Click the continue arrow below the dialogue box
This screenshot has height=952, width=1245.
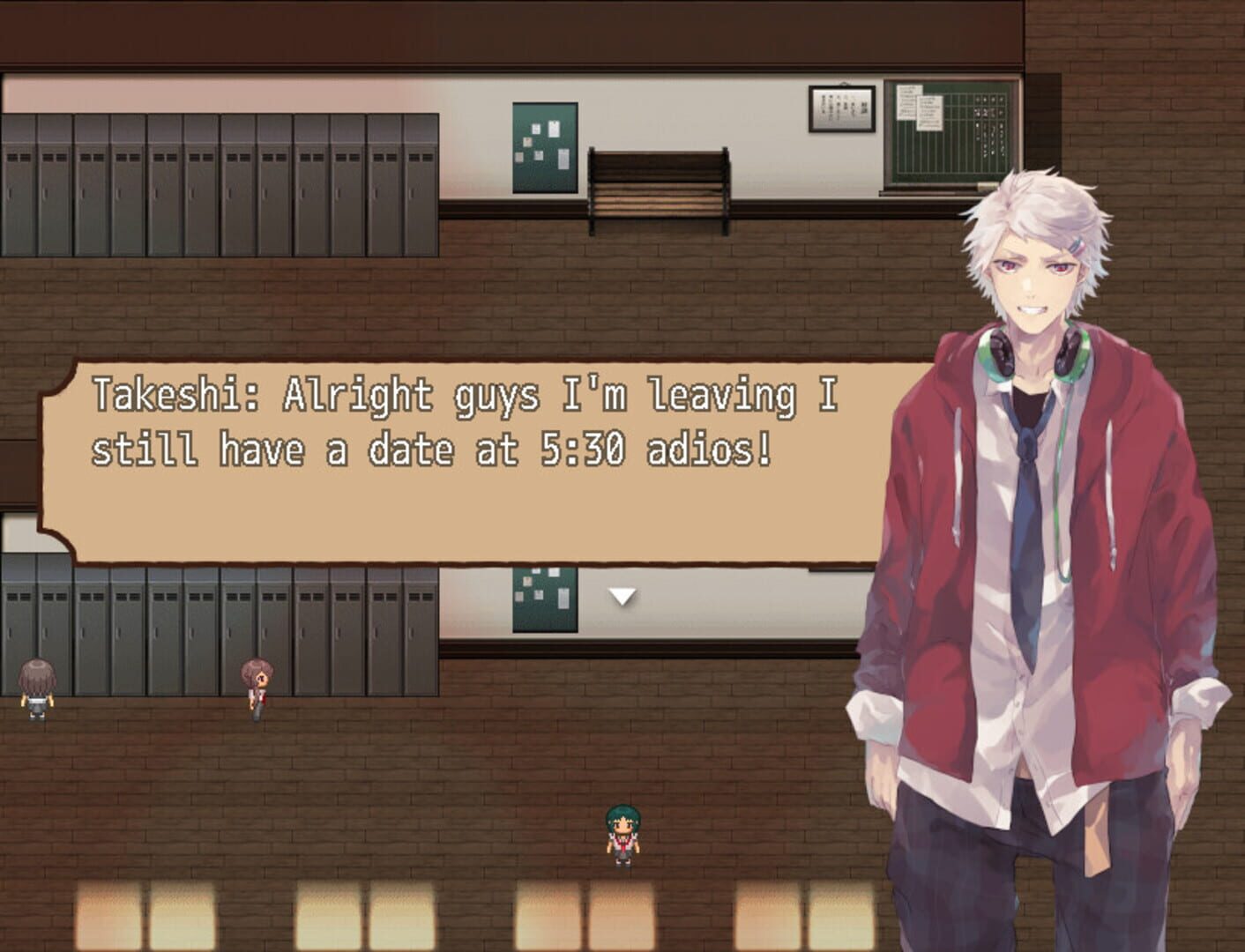tap(623, 596)
